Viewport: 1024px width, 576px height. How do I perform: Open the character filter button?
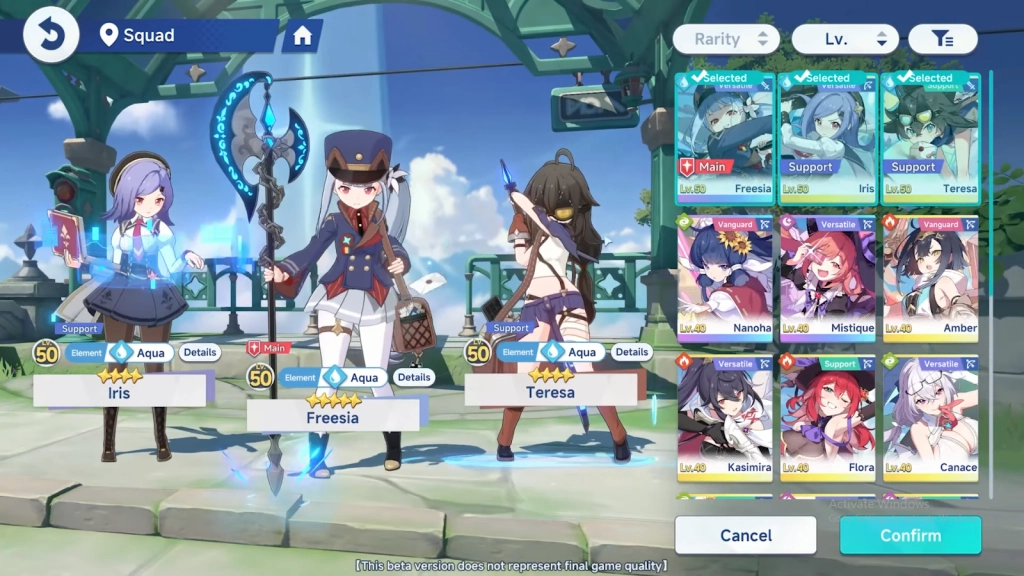point(942,39)
